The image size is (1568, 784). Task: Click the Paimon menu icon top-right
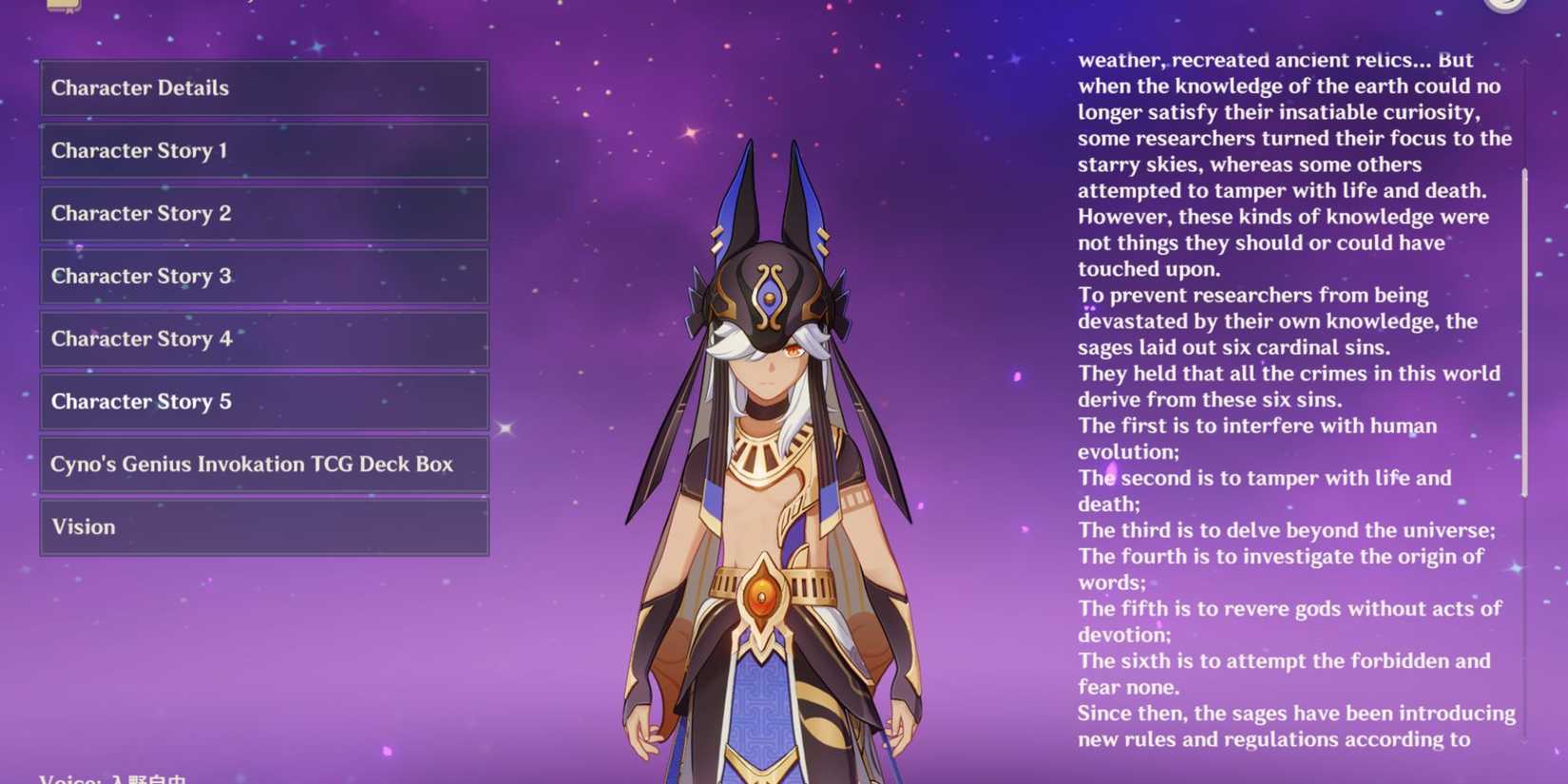point(1503,6)
